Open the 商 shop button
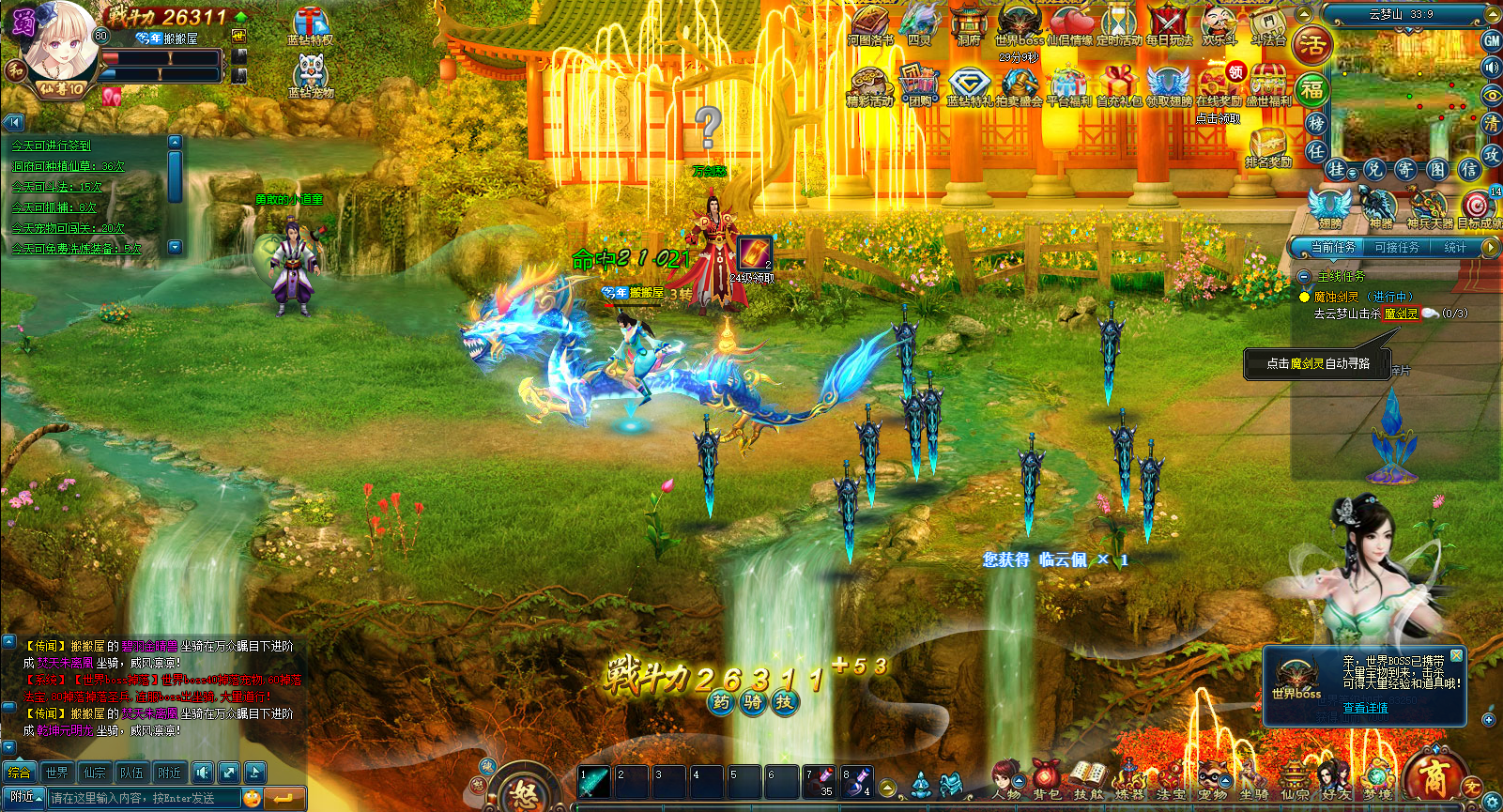Viewport: 1503px width, 812px height. click(x=1433, y=776)
